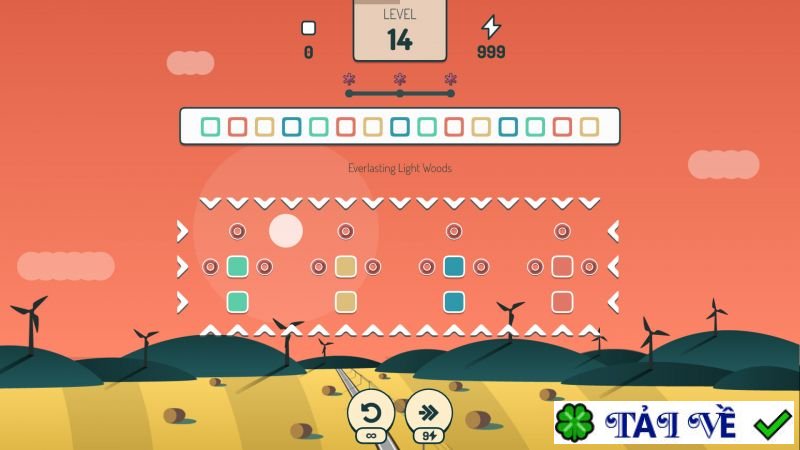Viewport: 800px width, 450px height.
Task: Pick the green tile with no rings beside it
Action: point(237,301)
